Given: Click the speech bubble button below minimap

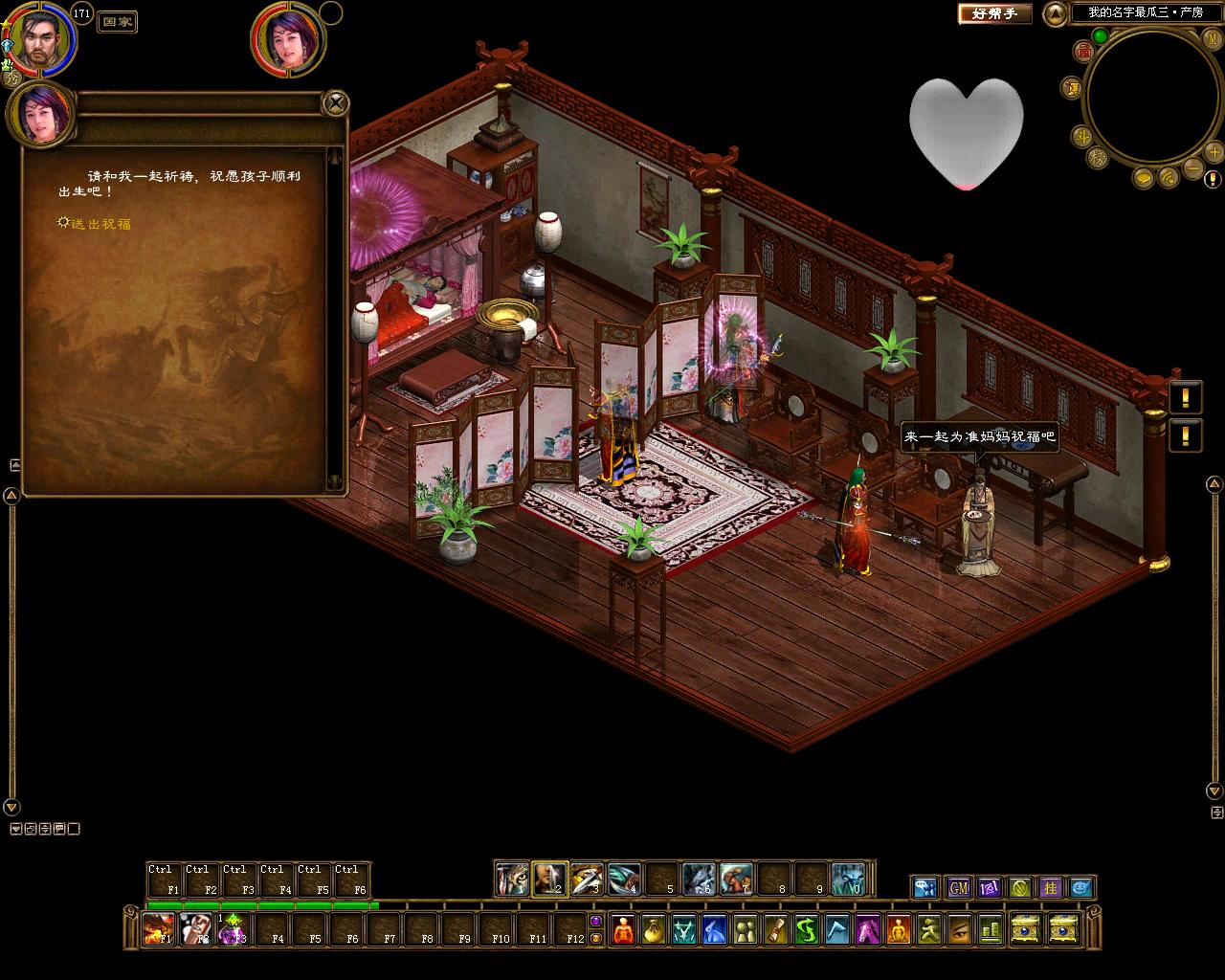Looking at the screenshot, I should (1144, 178).
